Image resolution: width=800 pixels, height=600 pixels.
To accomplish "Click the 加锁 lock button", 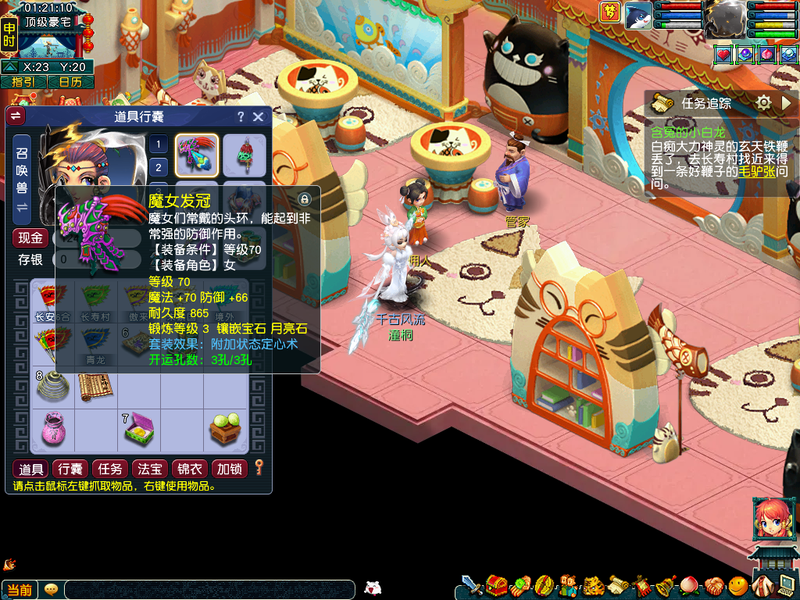I will click(x=229, y=468).
